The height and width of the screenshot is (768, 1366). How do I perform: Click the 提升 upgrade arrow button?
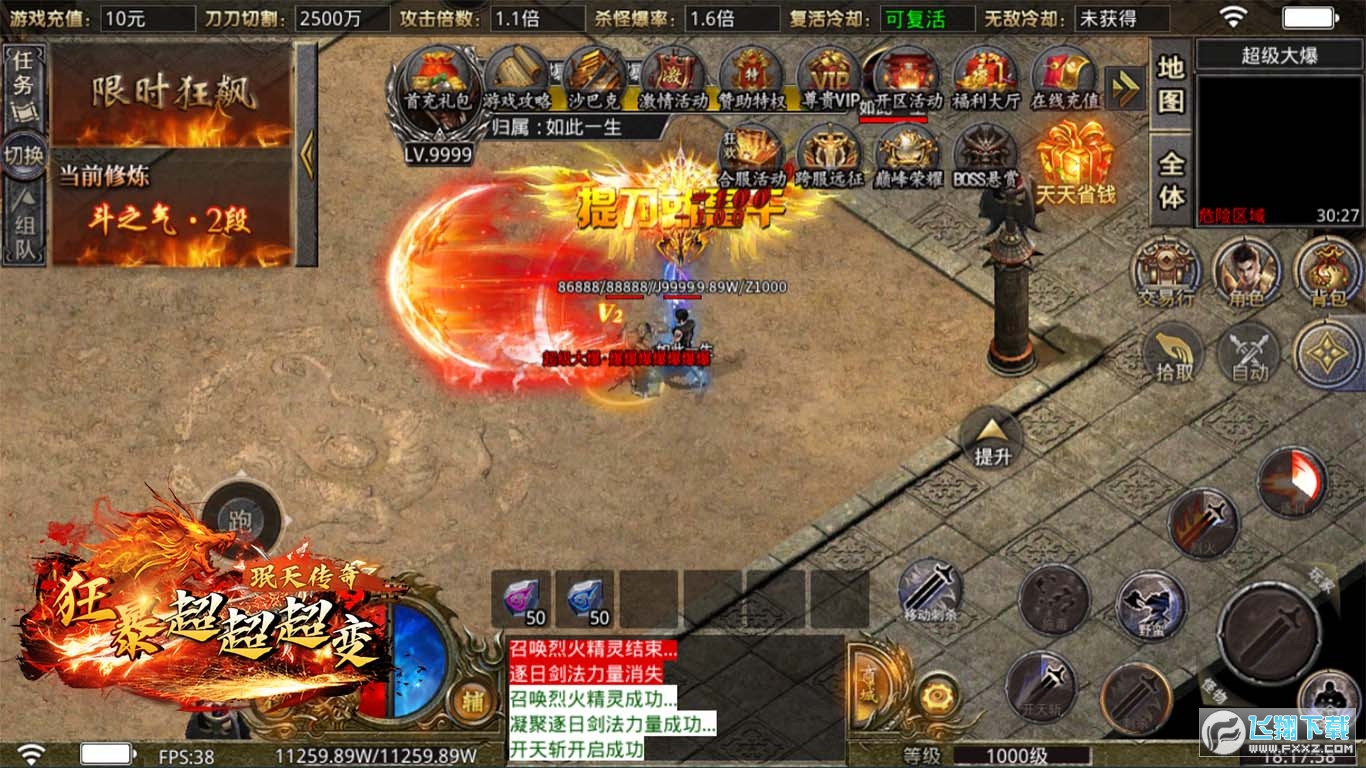coord(992,437)
